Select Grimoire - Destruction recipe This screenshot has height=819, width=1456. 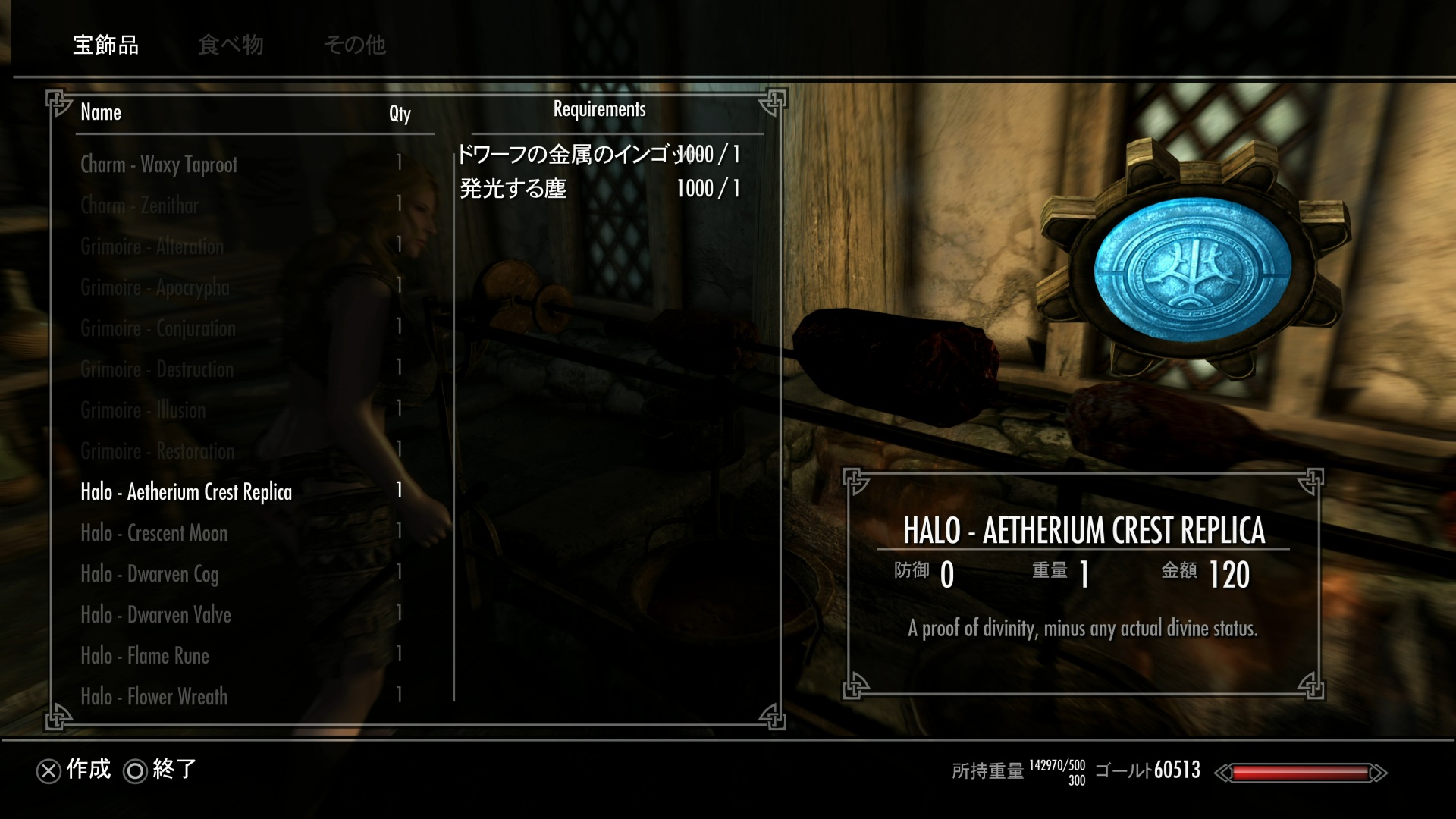click(x=157, y=369)
